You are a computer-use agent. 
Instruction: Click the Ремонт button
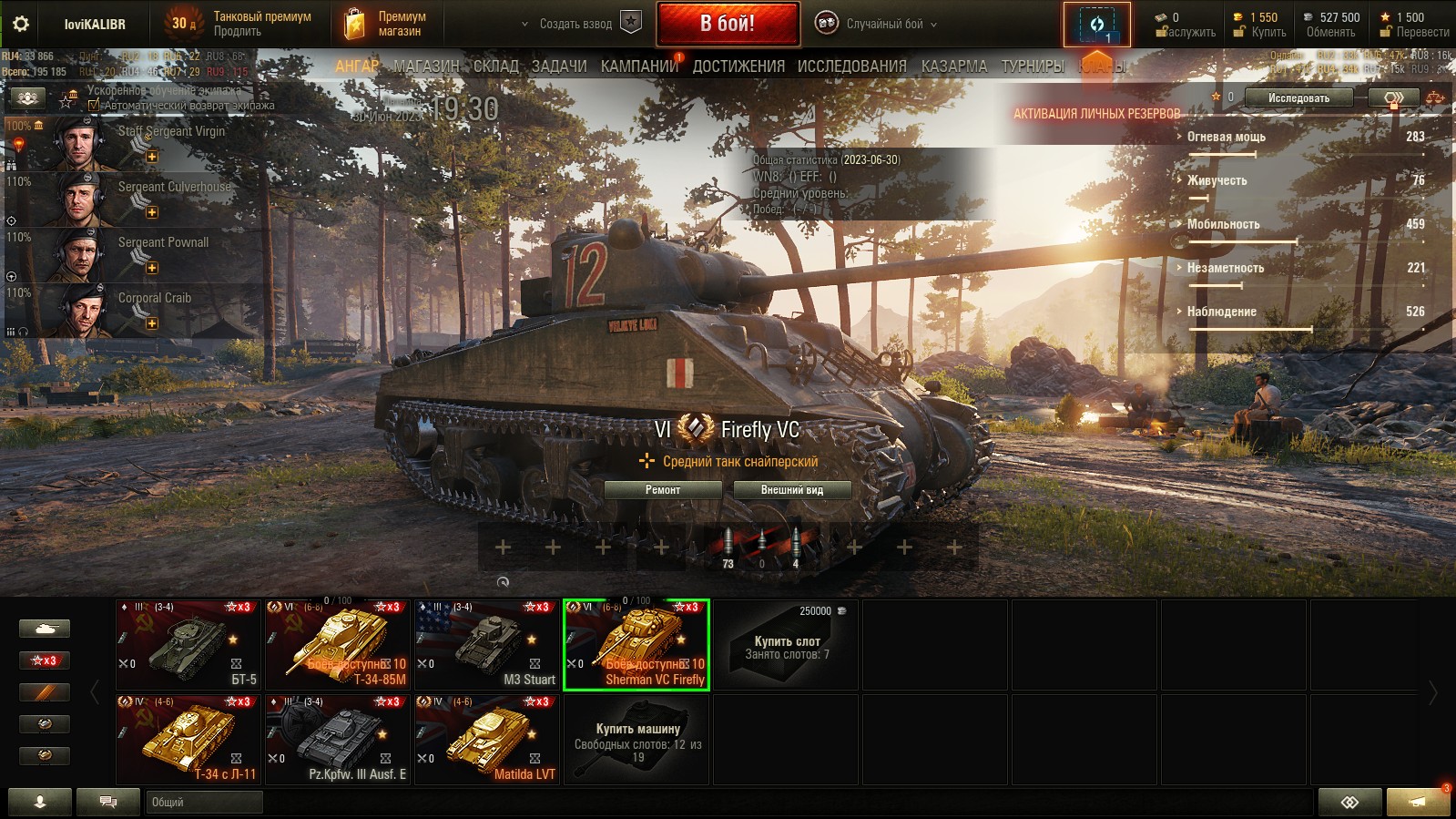(663, 490)
